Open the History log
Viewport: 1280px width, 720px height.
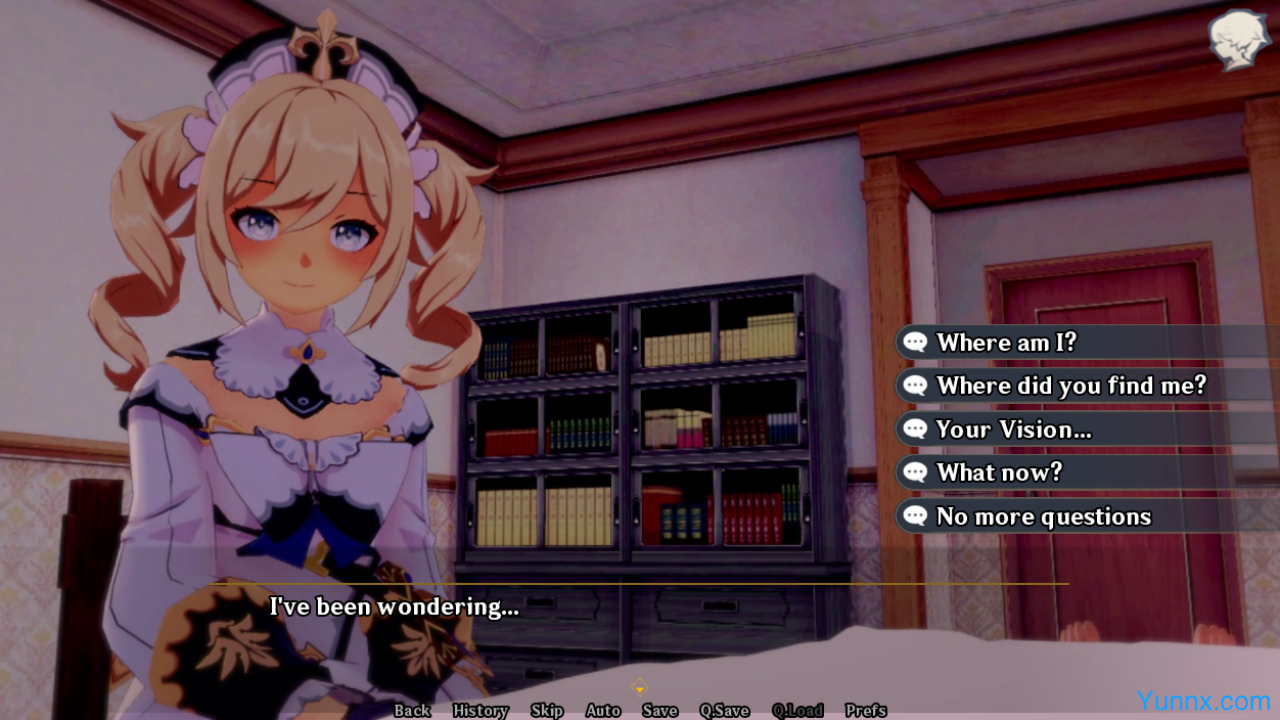[480, 711]
